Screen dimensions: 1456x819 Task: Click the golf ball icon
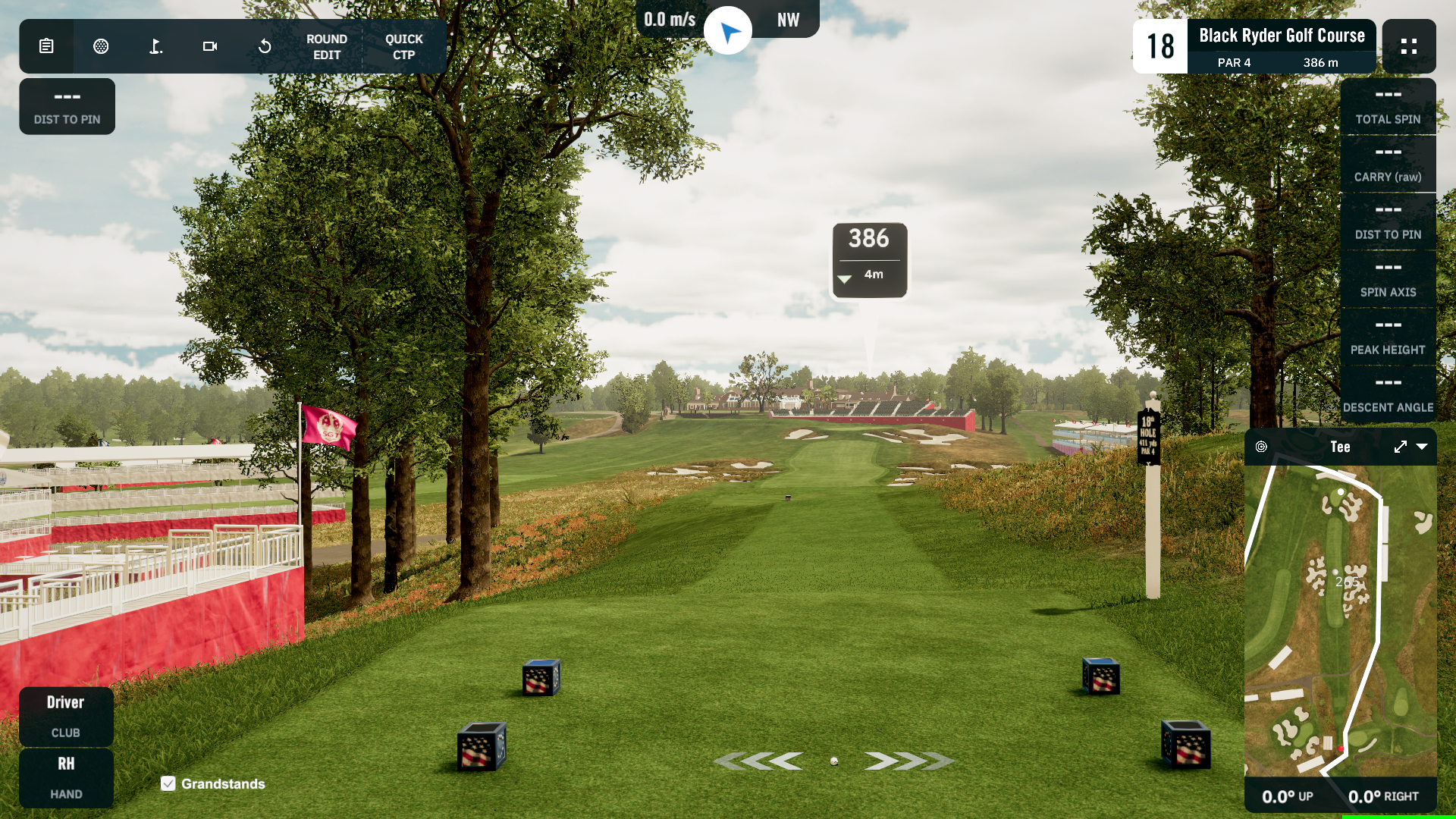pos(101,46)
